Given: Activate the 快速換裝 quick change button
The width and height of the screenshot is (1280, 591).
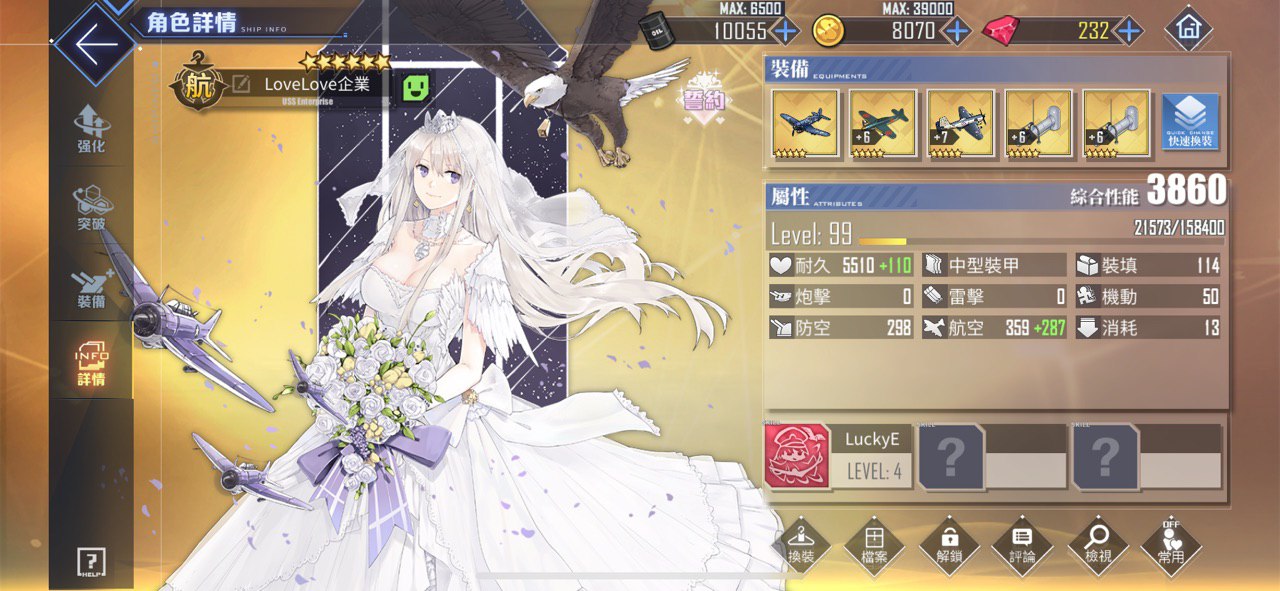Looking at the screenshot, I should click(1190, 123).
